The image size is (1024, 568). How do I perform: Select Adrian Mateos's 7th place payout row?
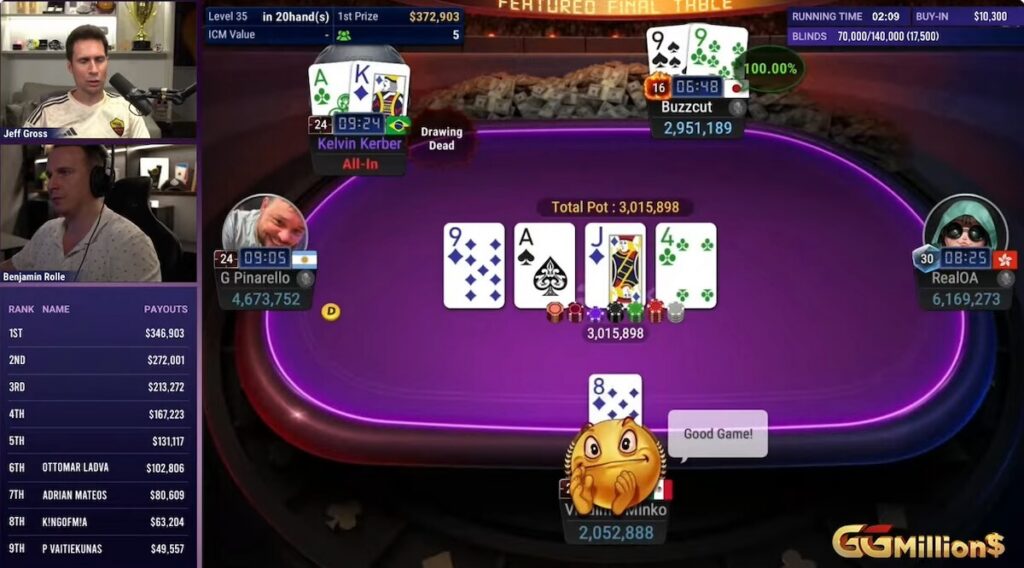[99, 494]
